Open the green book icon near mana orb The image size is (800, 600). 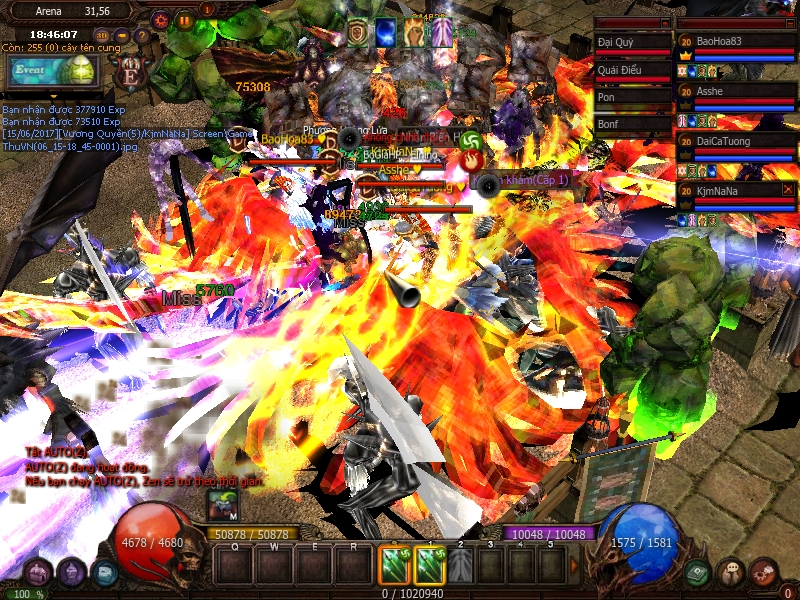coord(698,572)
